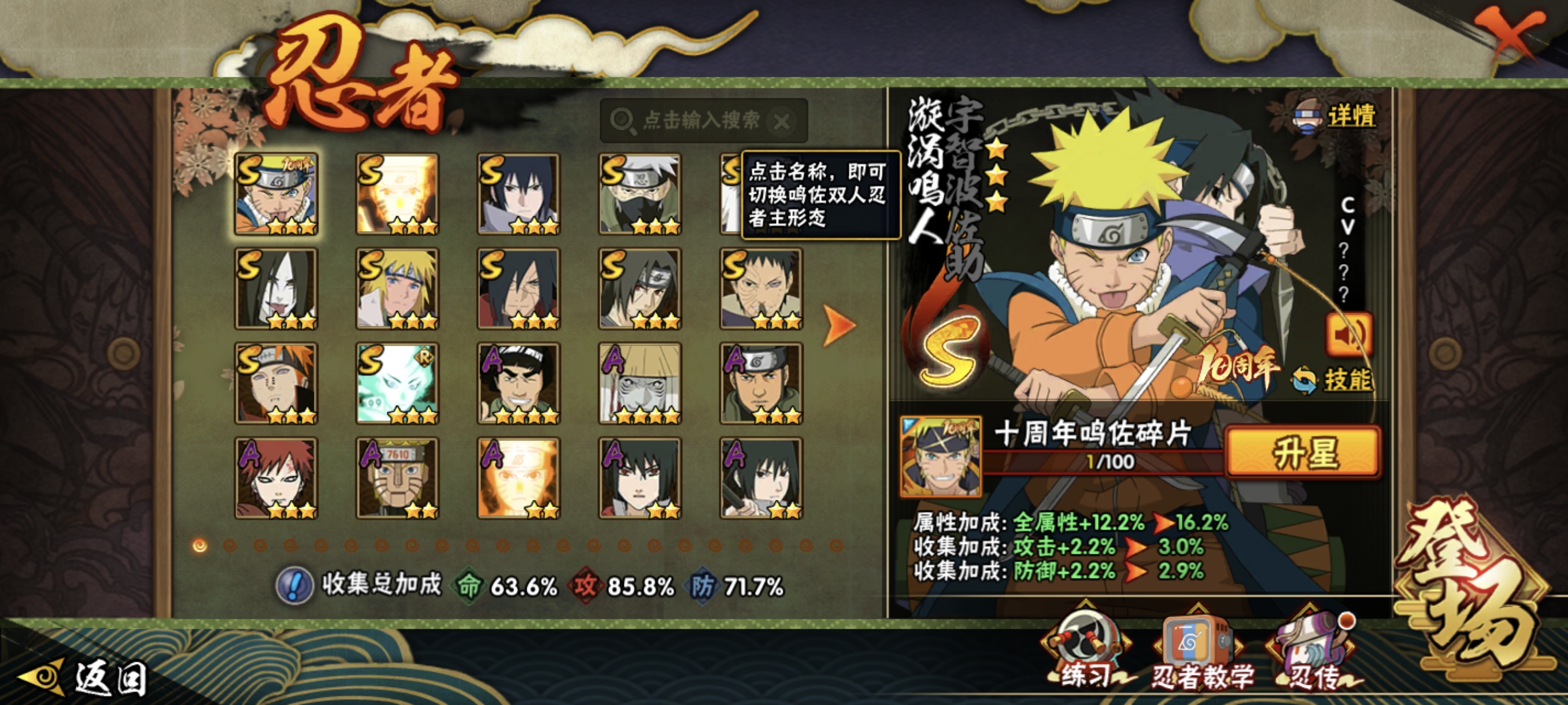Go back using the 返回 button
The image size is (1568, 705).
pos(85,678)
